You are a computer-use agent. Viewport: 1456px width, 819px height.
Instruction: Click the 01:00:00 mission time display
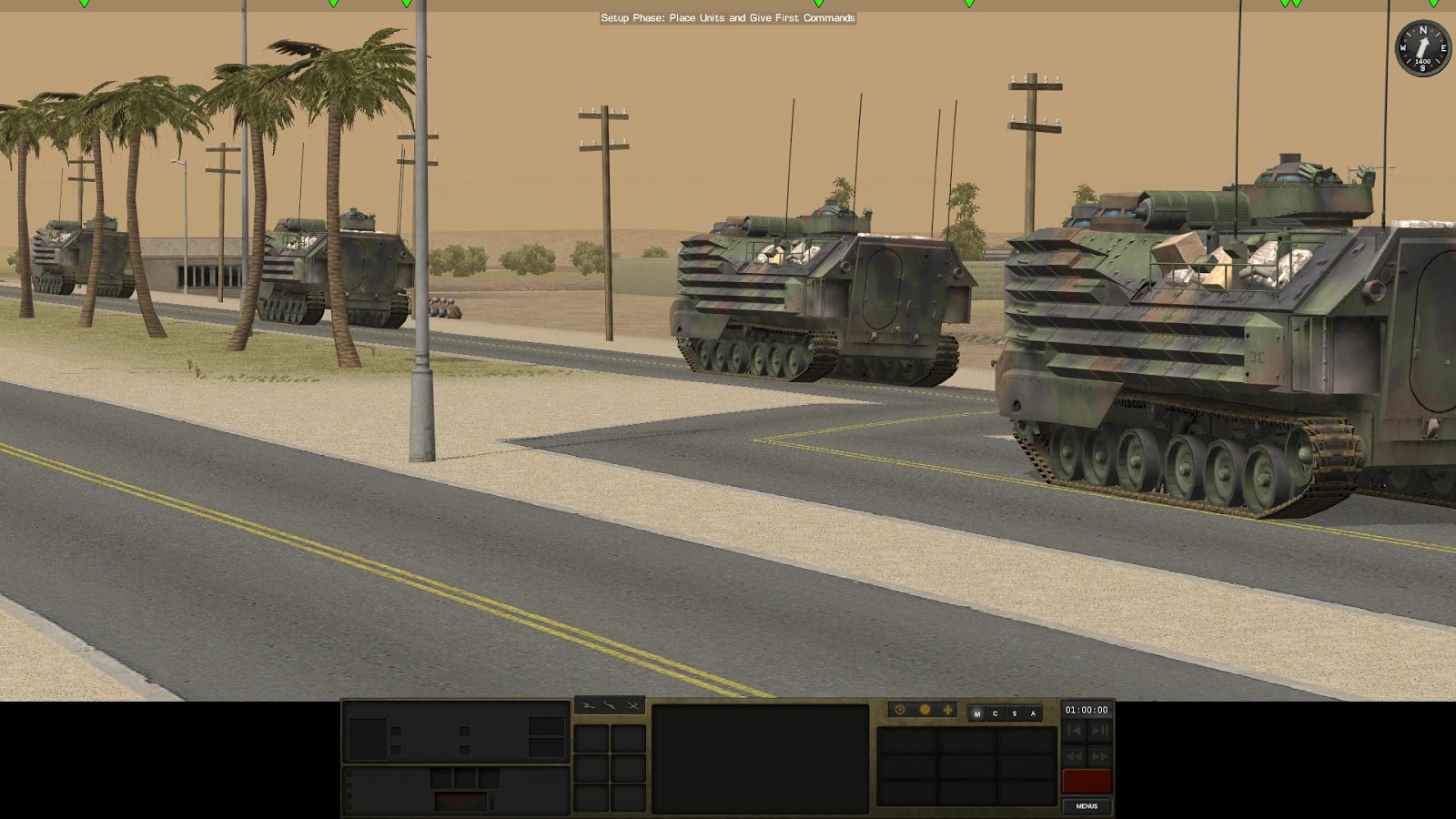[x=1087, y=710]
